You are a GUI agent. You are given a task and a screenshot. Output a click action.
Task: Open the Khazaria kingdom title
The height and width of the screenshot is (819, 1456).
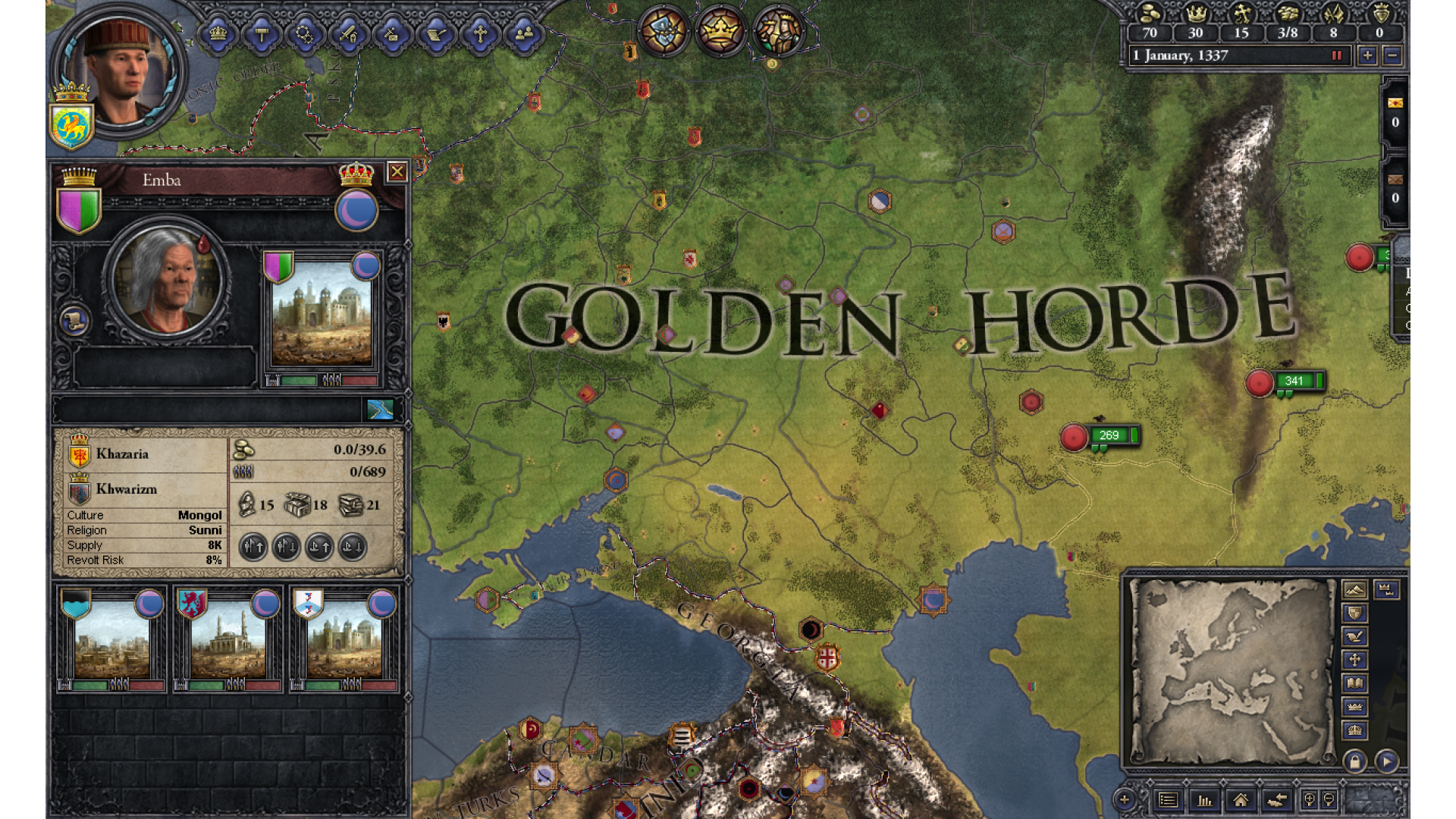(x=121, y=454)
